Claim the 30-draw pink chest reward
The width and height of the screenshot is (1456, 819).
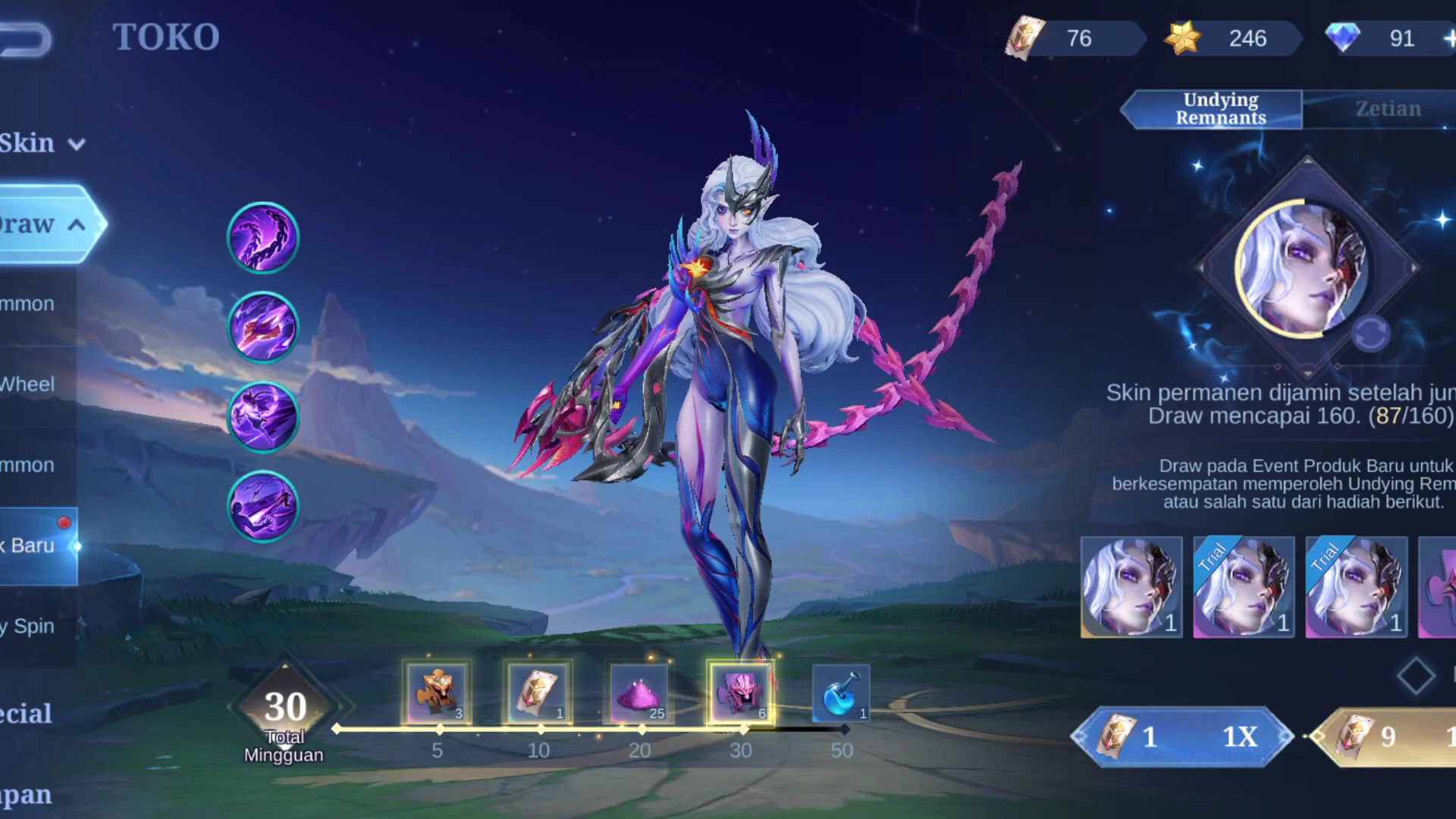coord(740,692)
